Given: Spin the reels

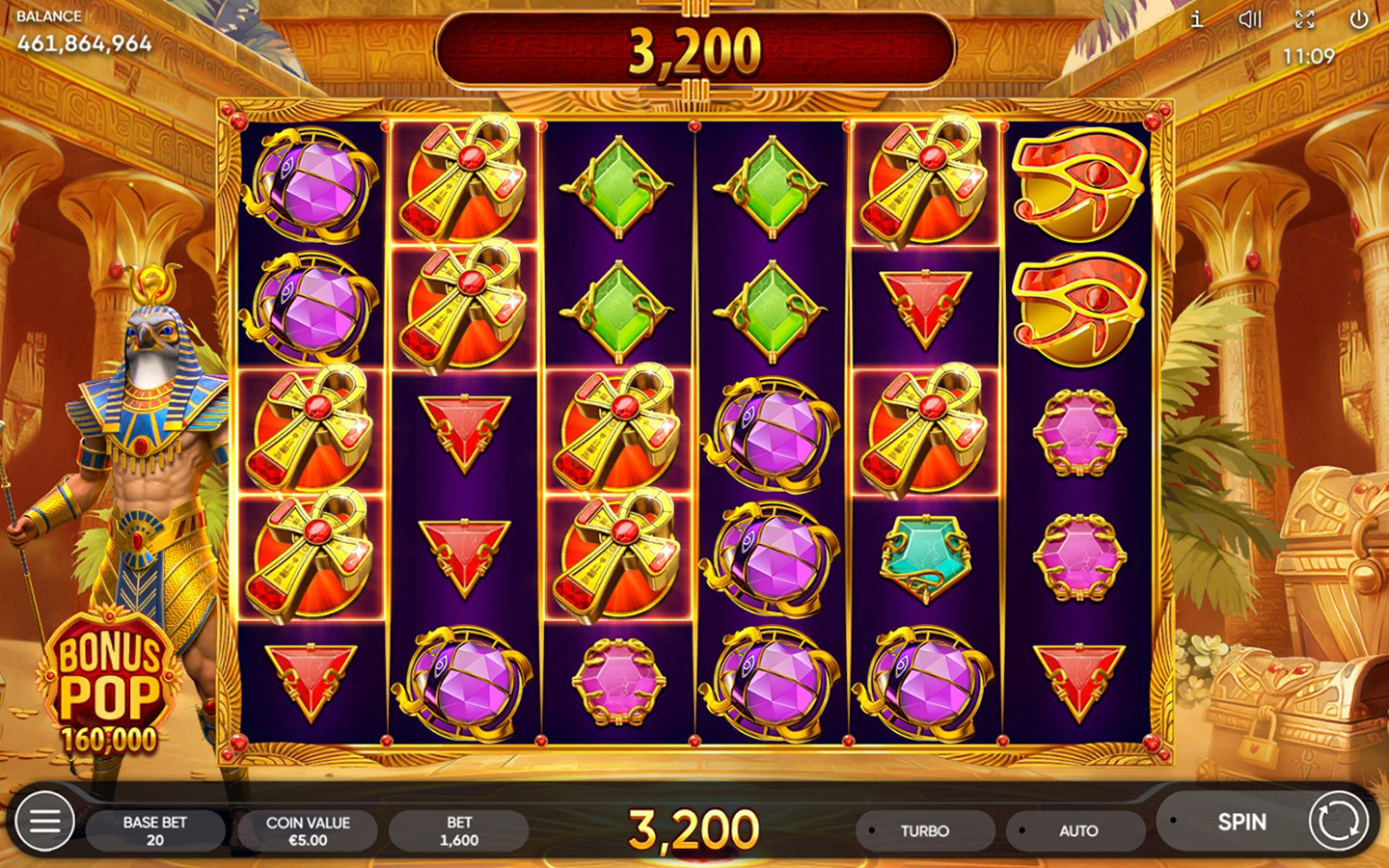Looking at the screenshot, I should [1240, 822].
